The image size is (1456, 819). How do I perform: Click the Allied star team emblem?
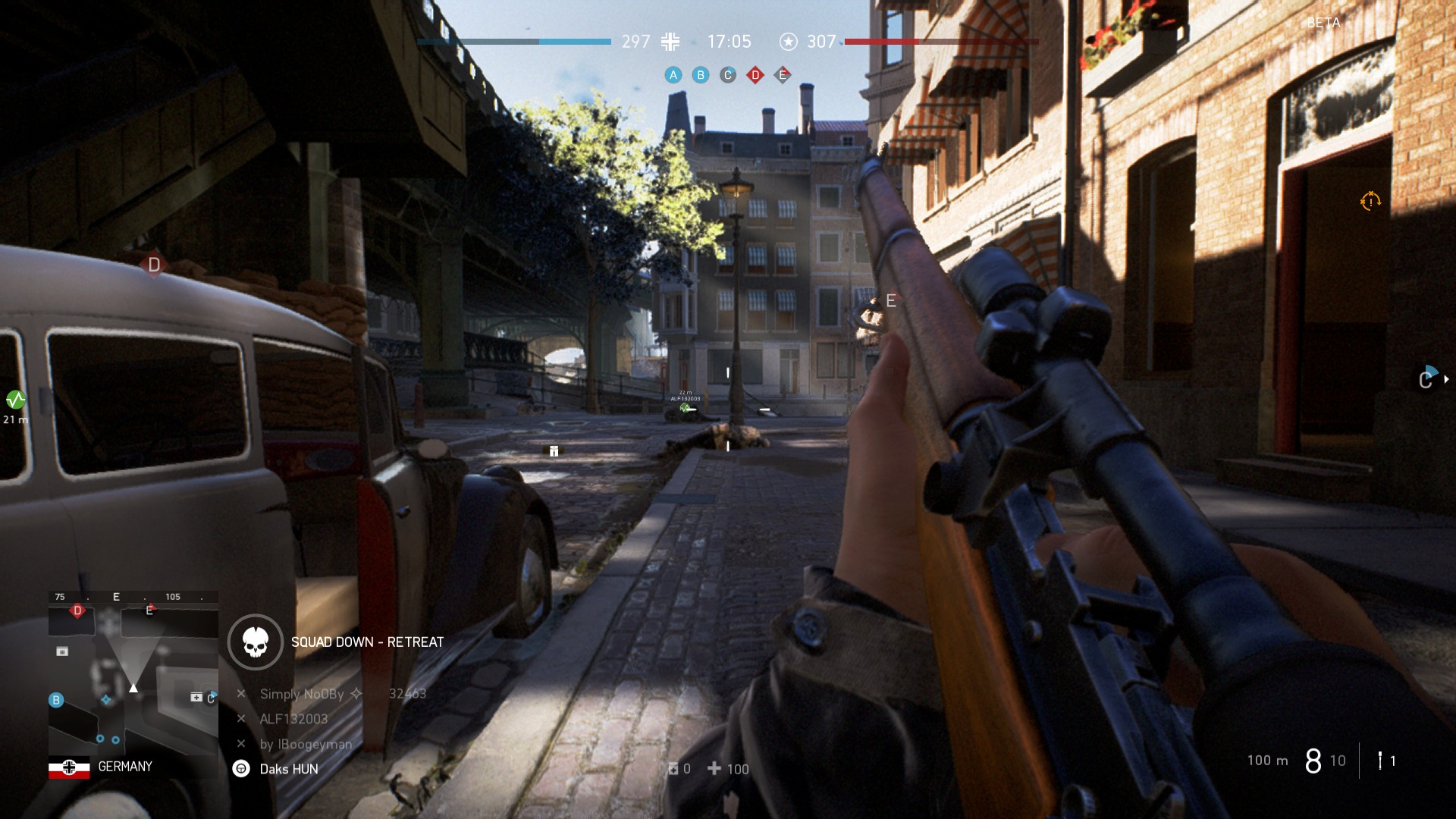point(789,42)
